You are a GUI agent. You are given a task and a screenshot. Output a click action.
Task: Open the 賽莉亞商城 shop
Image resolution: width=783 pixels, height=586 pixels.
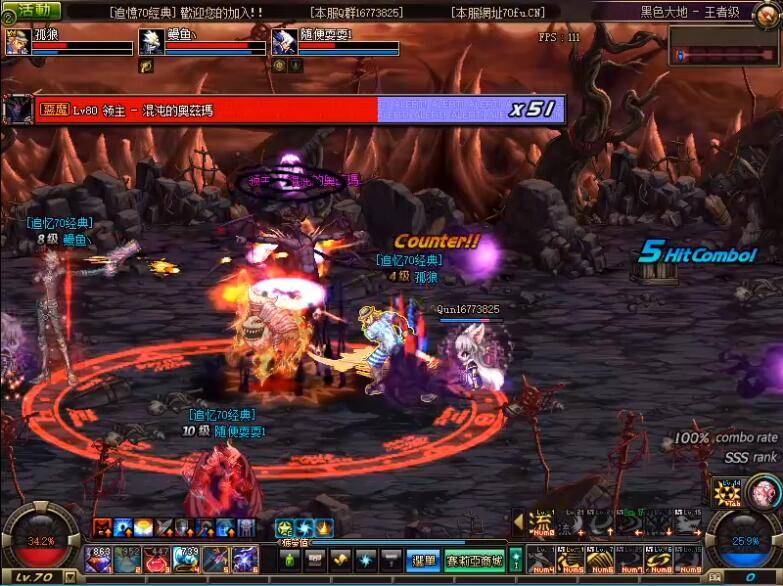pyautogui.click(x=473, y=560)
